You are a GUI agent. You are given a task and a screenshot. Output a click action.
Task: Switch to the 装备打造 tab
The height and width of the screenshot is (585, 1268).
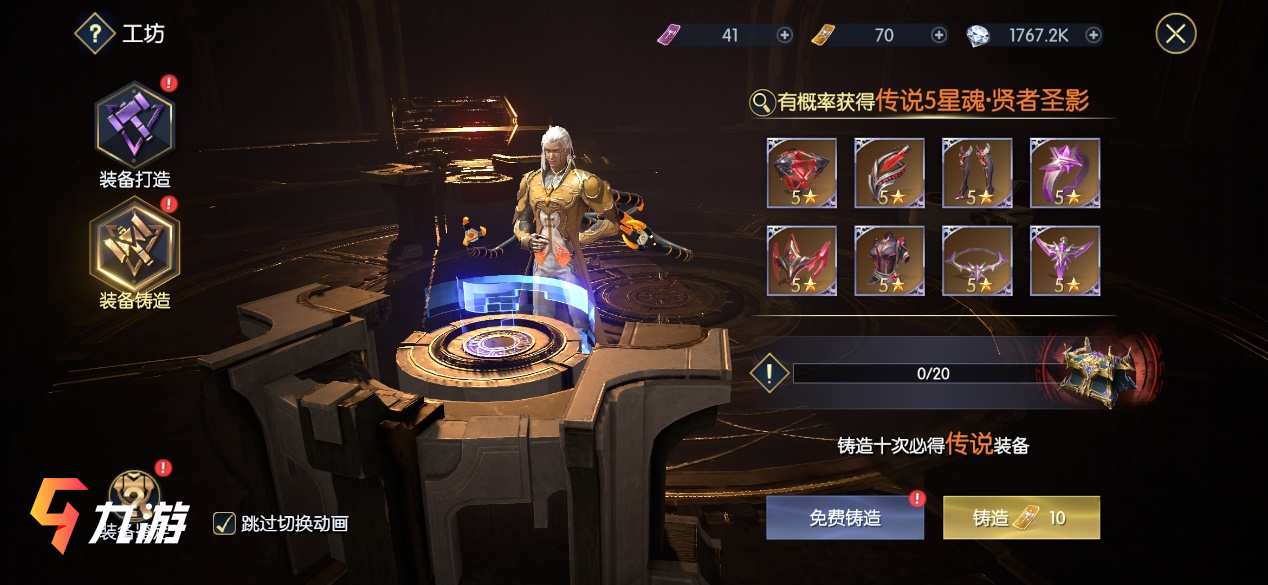(x=134, y=126)
